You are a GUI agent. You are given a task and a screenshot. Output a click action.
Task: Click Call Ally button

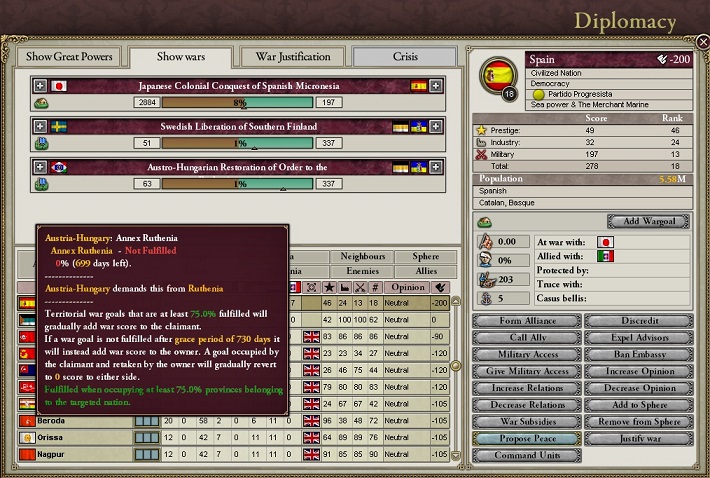[x=526, y=338]
